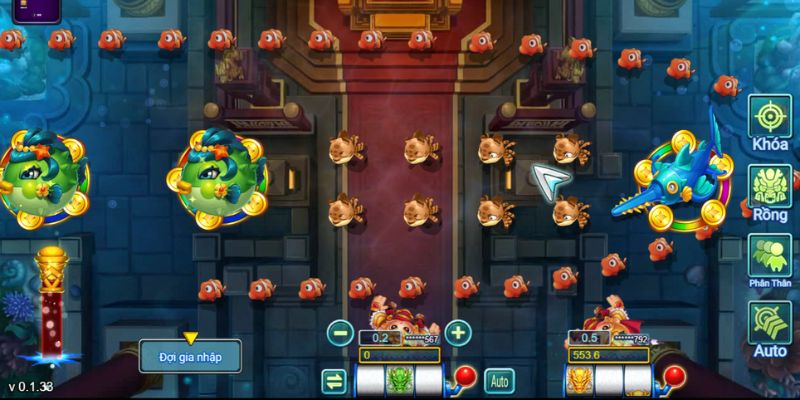Use the Rồng dragon skill
This screenshot has width=800, height=400.
[770, 191]
